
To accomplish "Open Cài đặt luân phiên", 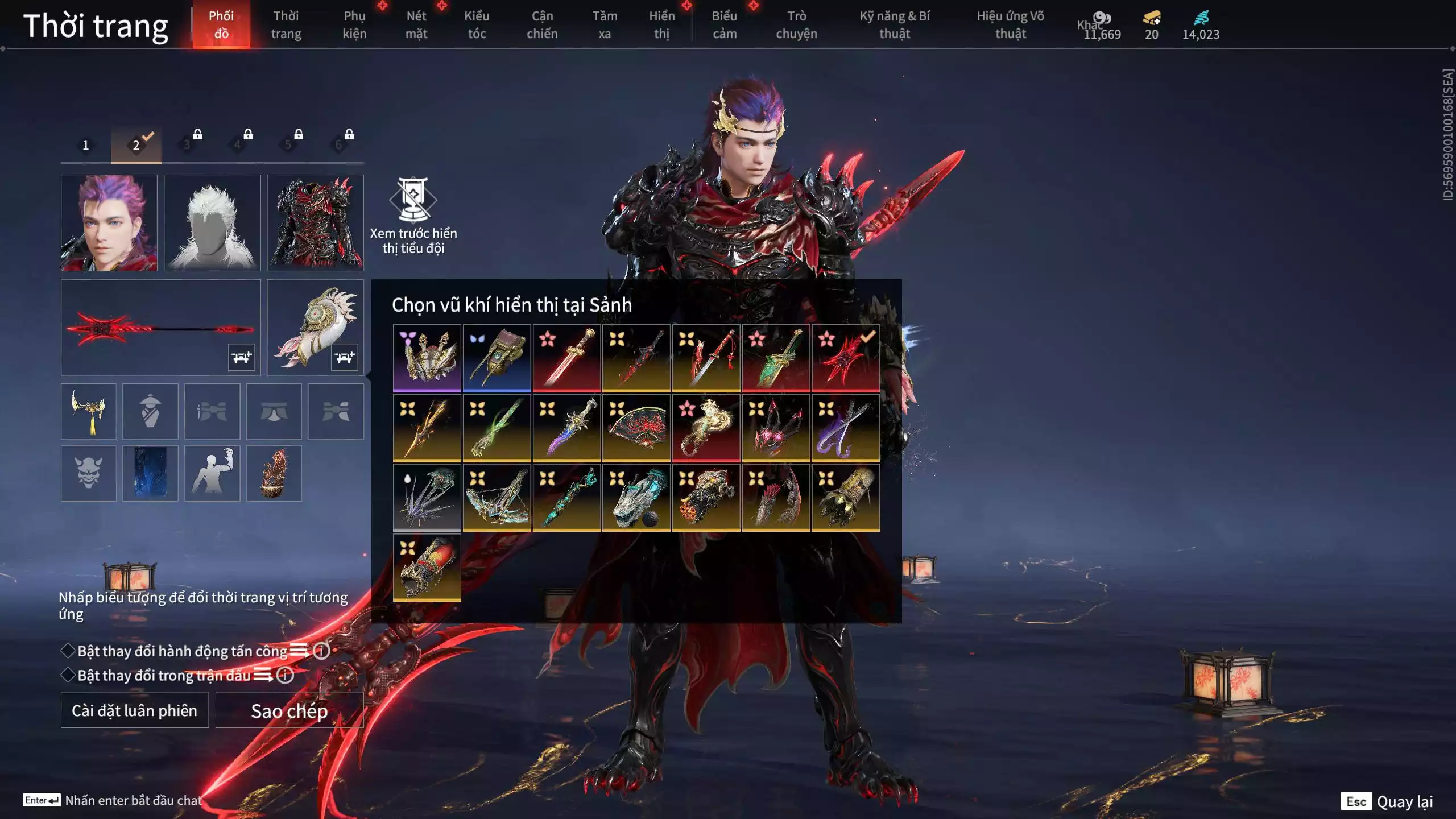I will pyautogui.click(x=135, y=710).
